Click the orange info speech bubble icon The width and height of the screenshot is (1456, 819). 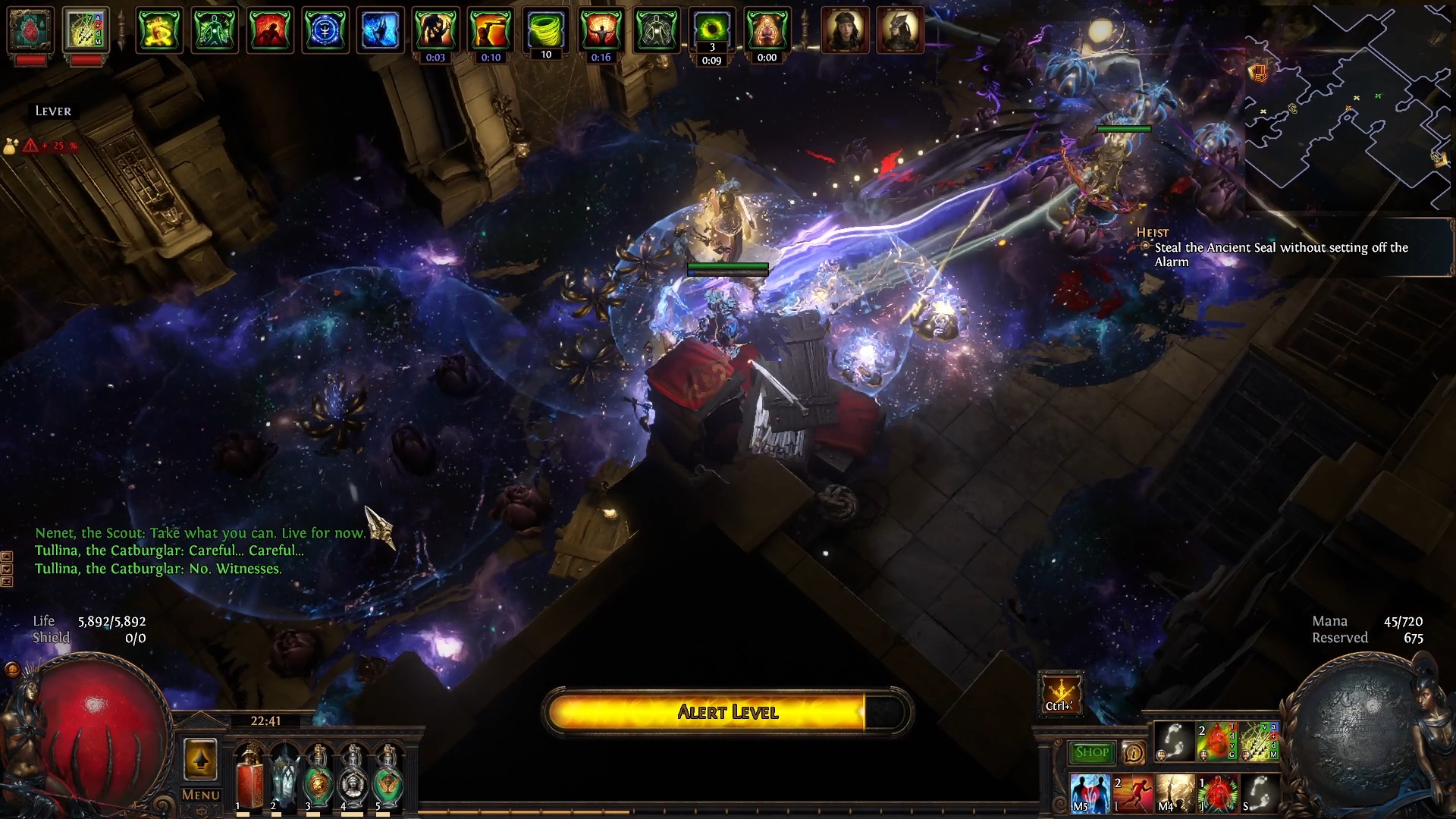1133,752
